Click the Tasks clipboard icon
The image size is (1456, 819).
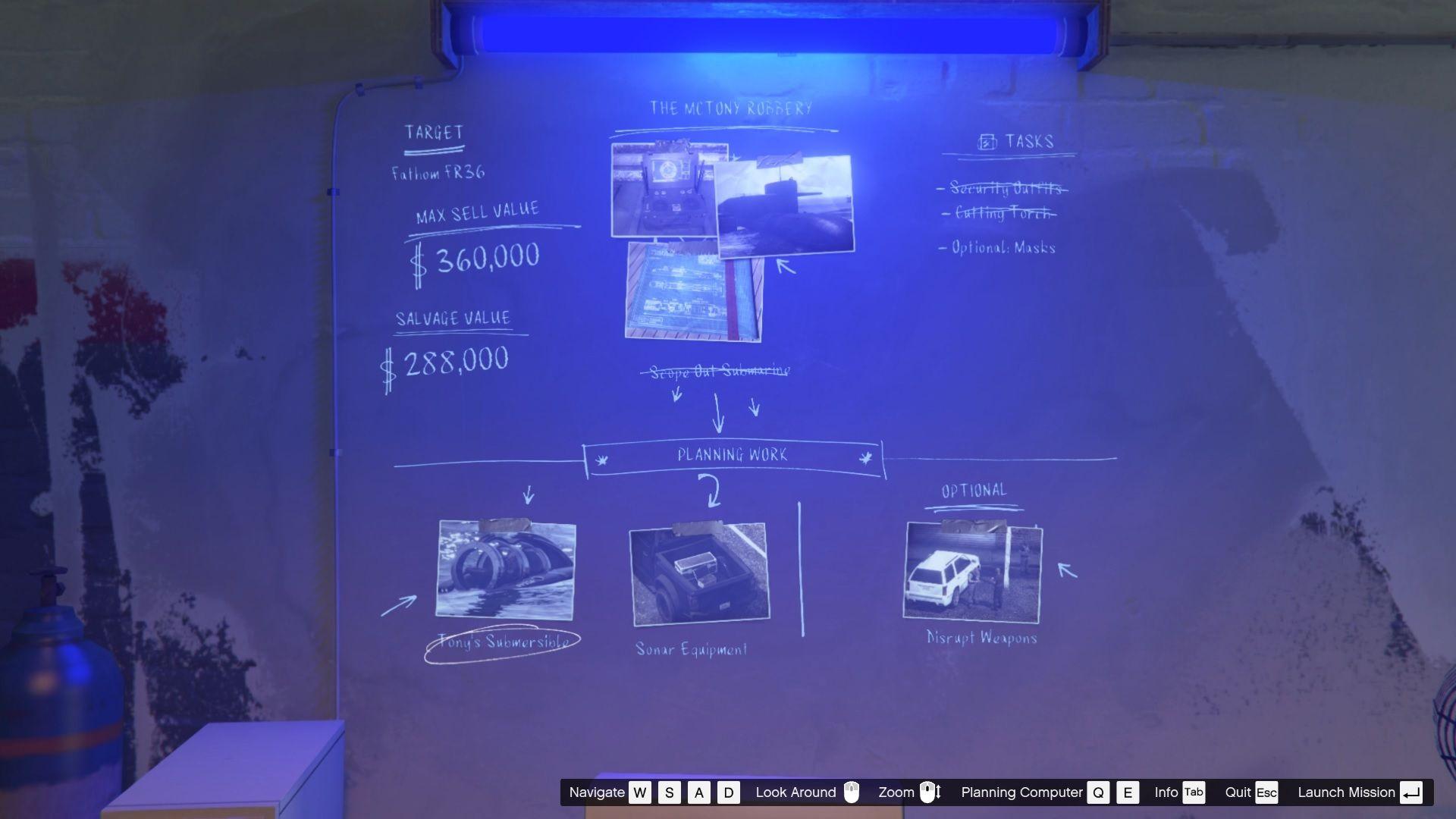pyautogui.click(x=986, y=140)
